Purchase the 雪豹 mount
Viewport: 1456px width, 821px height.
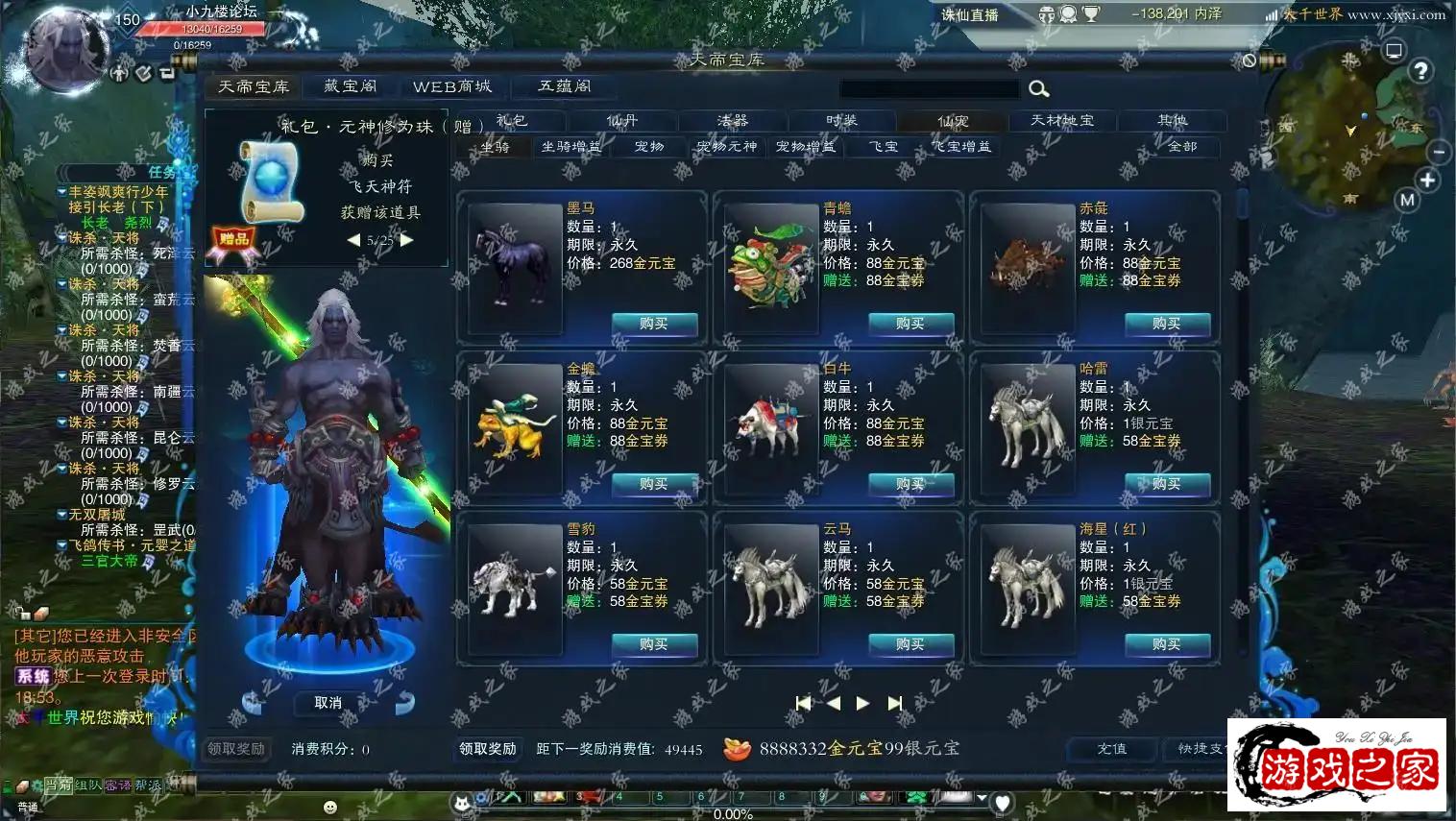(x=653, y=645)
